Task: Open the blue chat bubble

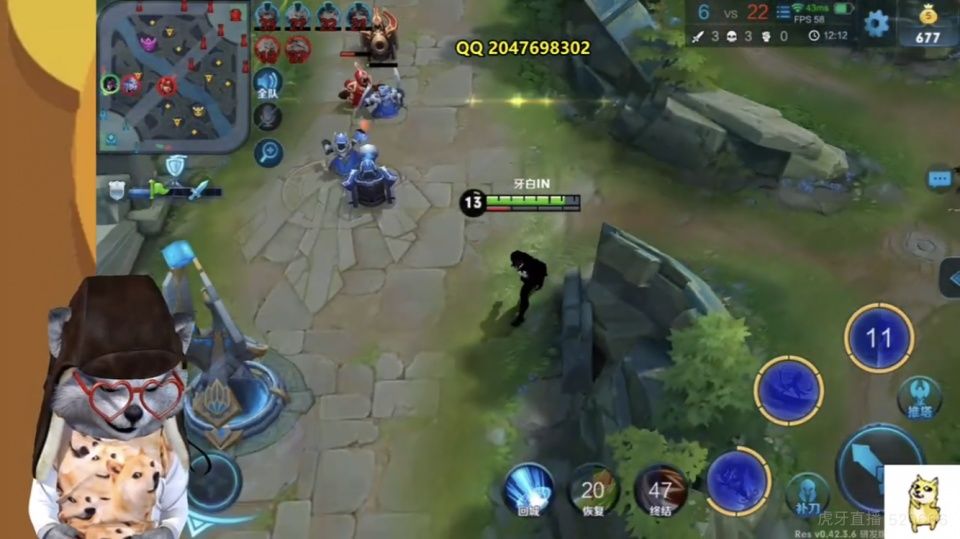Action: click(x=939, y=179)
